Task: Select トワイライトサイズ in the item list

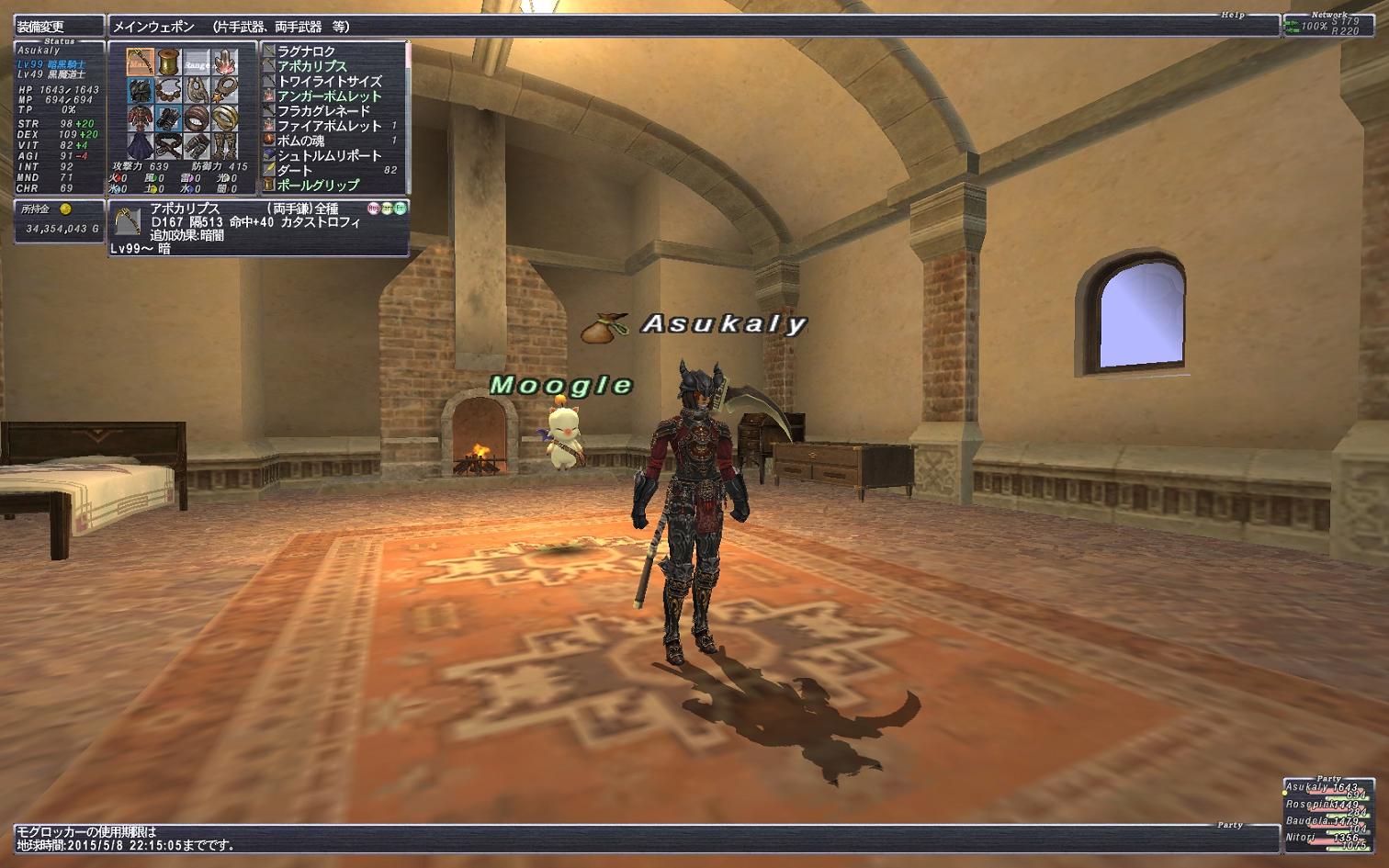Action: 329,81
